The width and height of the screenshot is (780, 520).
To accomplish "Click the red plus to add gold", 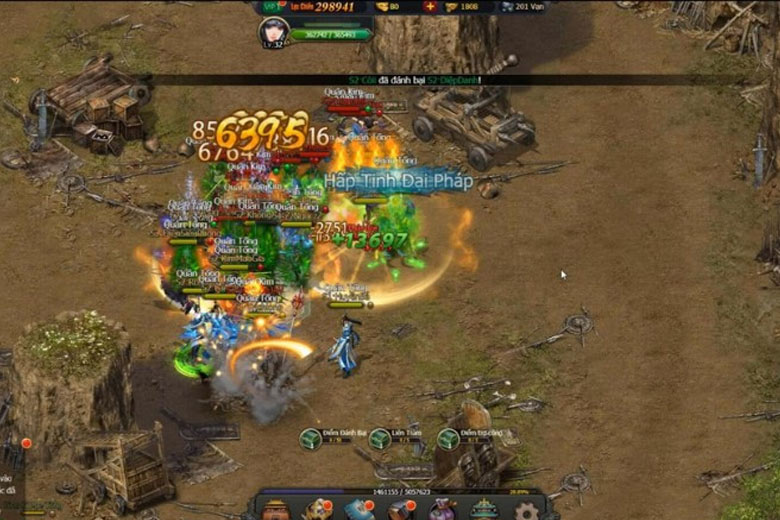I will click(x=429, y=6).
